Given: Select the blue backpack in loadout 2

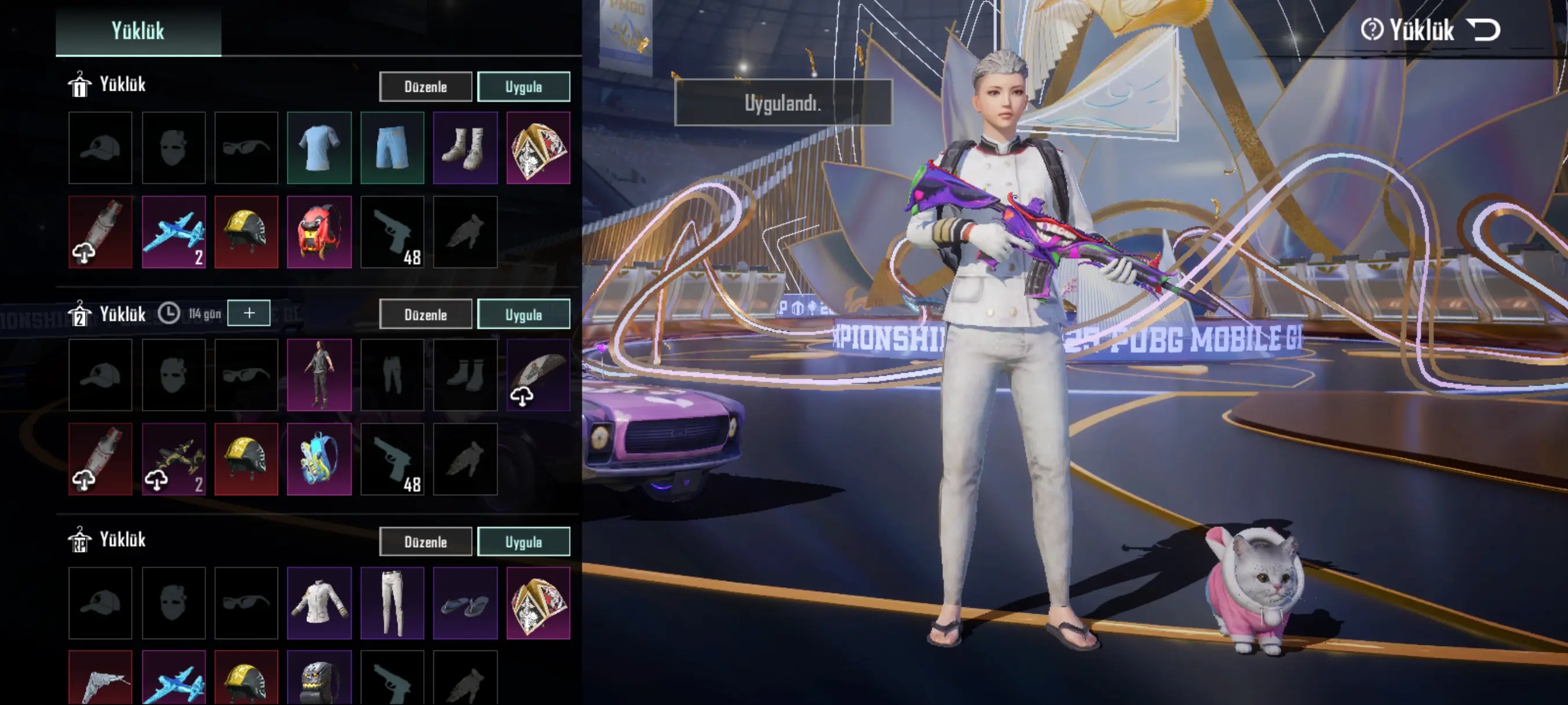Looking at the screenshot, I should pyautogui.click(x=320, y=459).
